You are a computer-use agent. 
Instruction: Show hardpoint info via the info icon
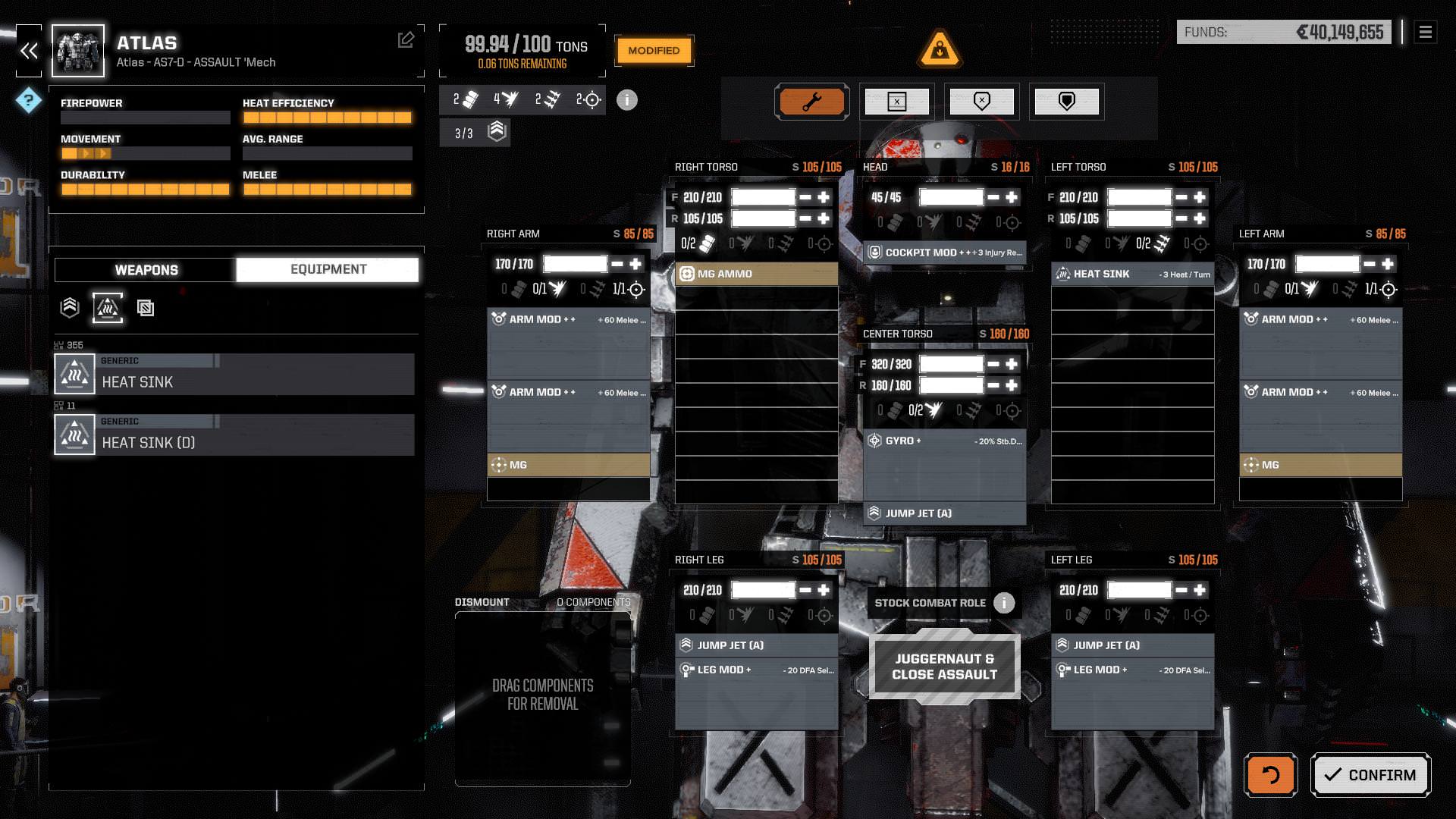coord(627,100)
